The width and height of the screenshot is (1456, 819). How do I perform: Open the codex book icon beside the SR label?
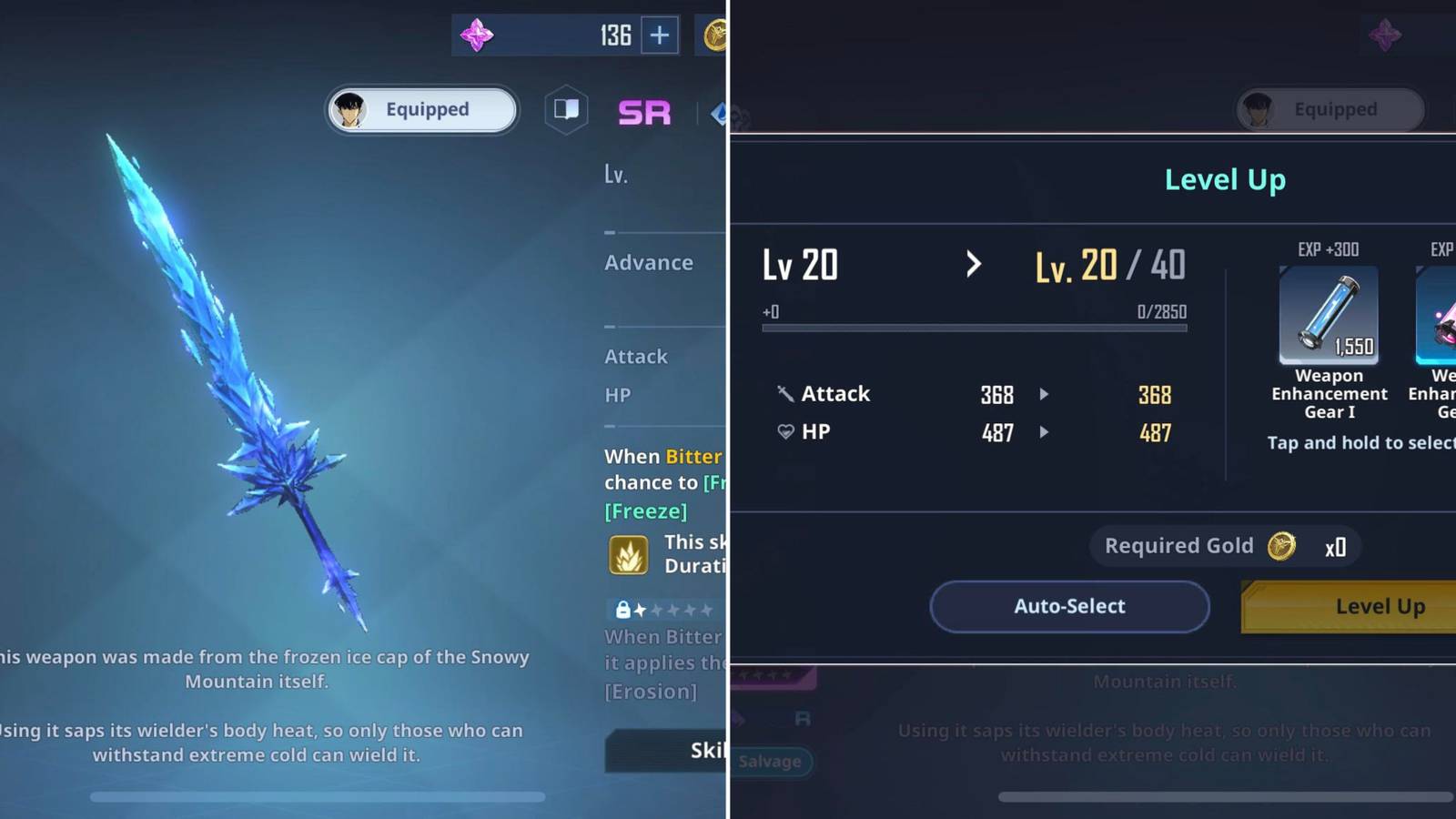(x=566, y=107)
